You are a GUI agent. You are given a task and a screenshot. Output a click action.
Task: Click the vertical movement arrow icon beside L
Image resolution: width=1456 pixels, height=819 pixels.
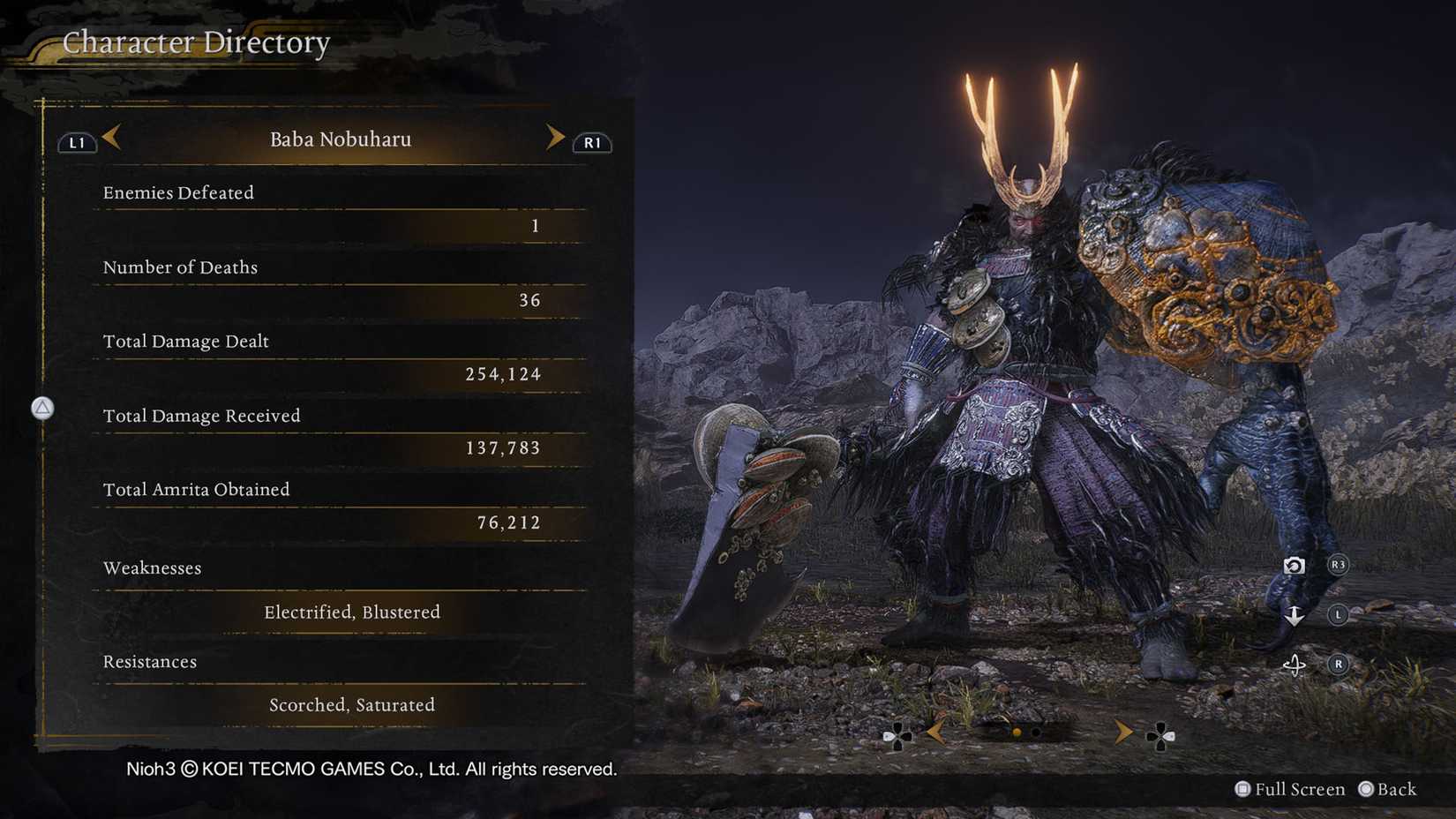tap(1294, 615)
